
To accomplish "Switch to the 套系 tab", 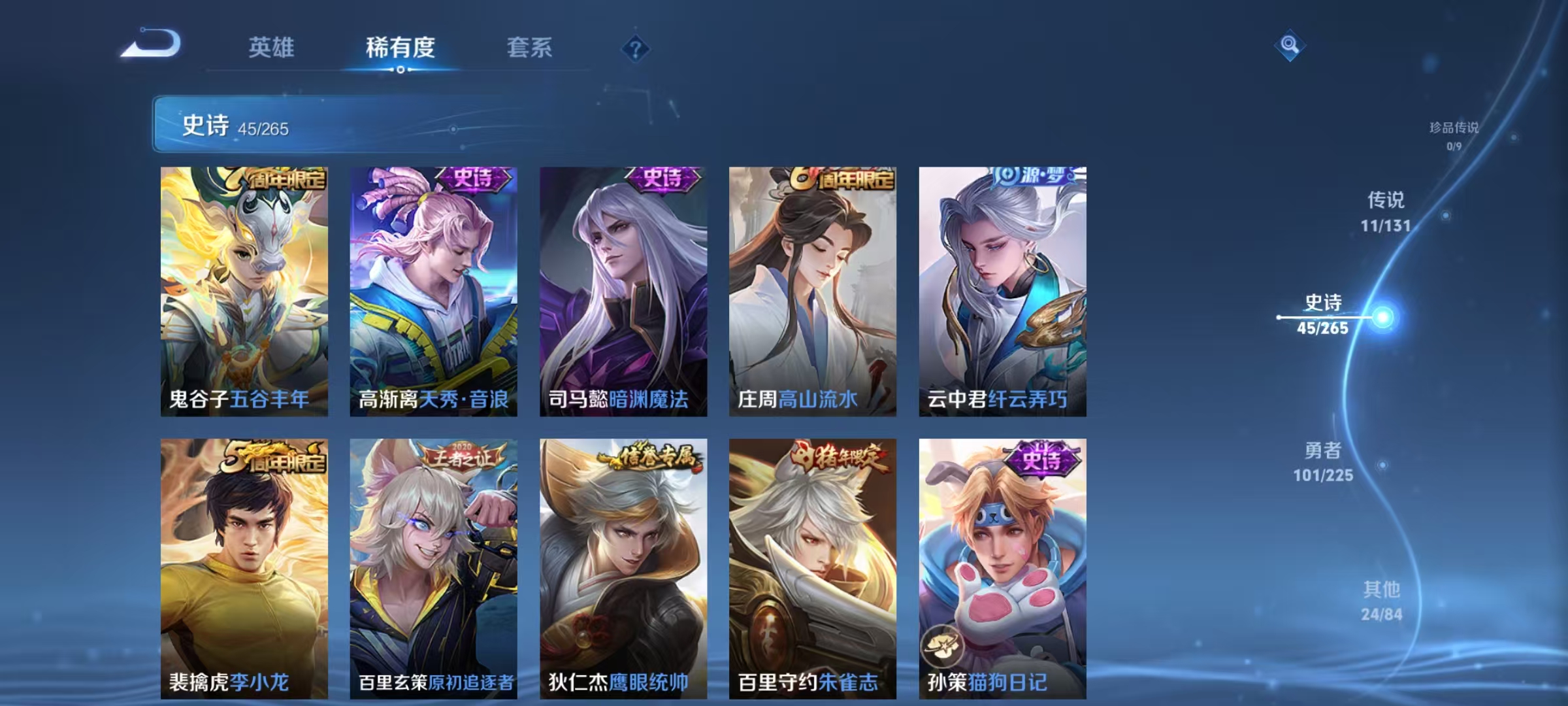I will [x=531, y=48].
